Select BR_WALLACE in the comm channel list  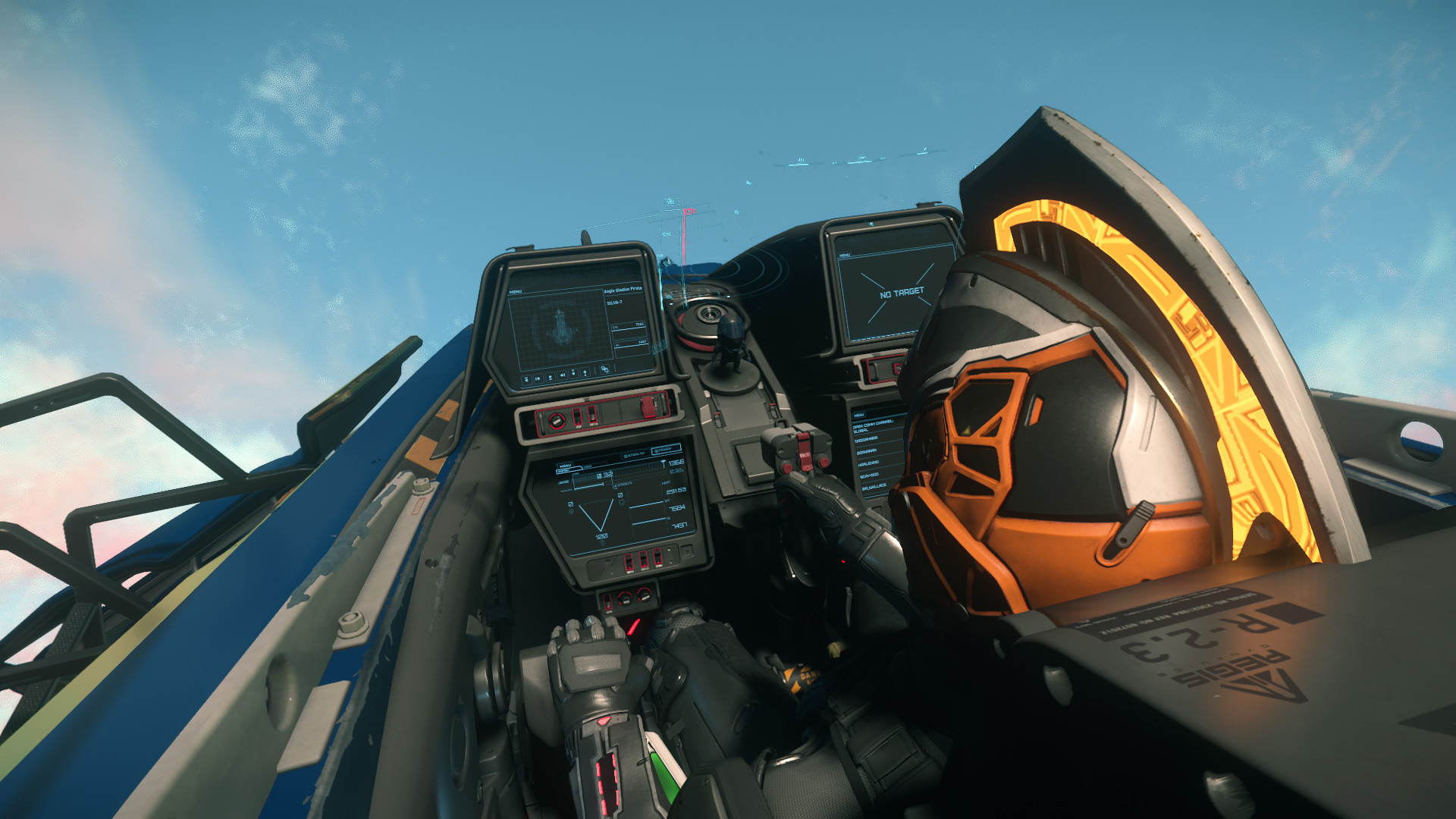(x=874, y=486)
